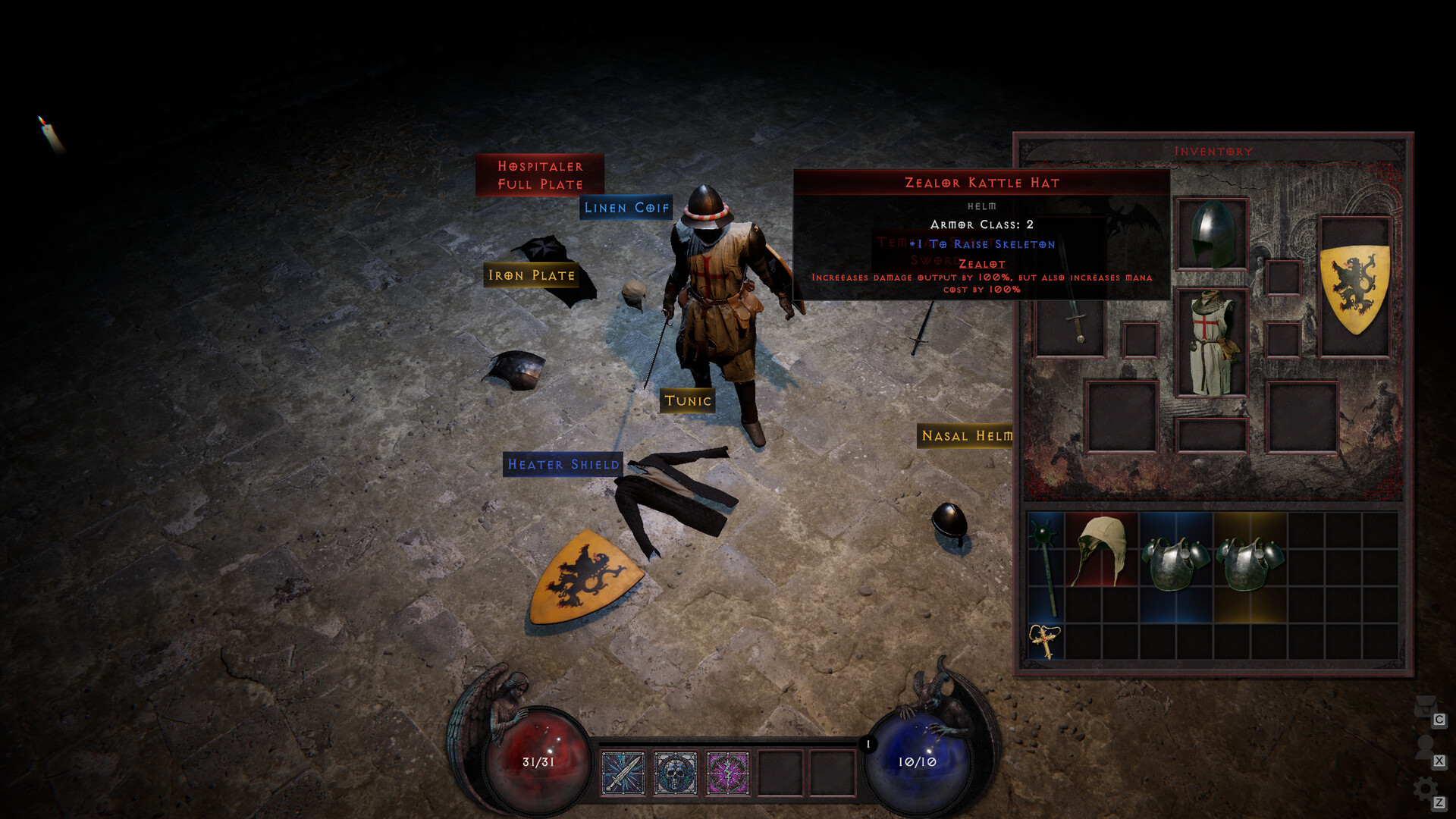Select the sword strike skill in the hotbar
1456x819 pixels.
pos(623,773)
